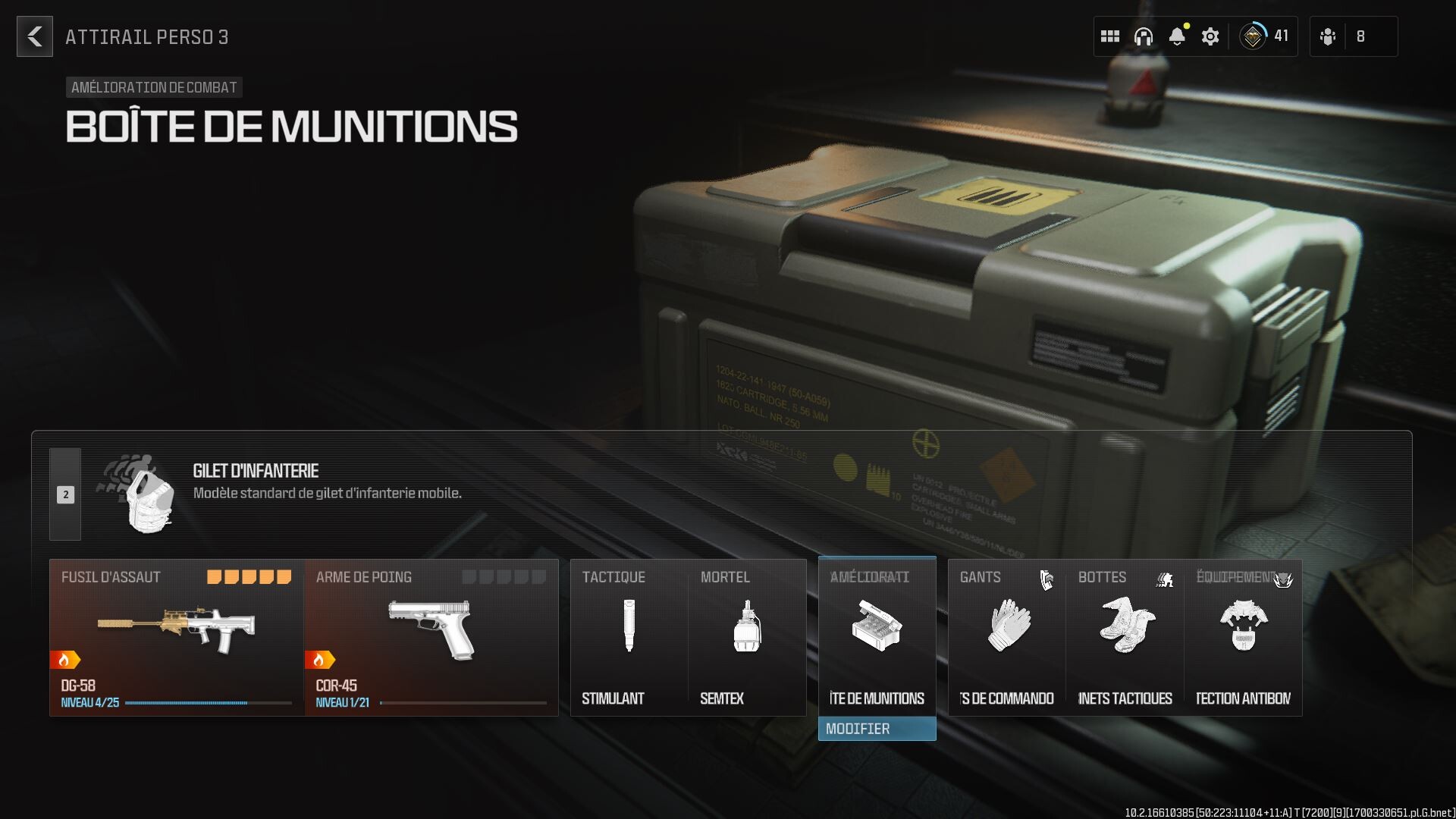The width and height of the screenshot is (1456, 819).
Task: Click the notification bell icon
Action: pyautogui.click(x=1176, y=36)
